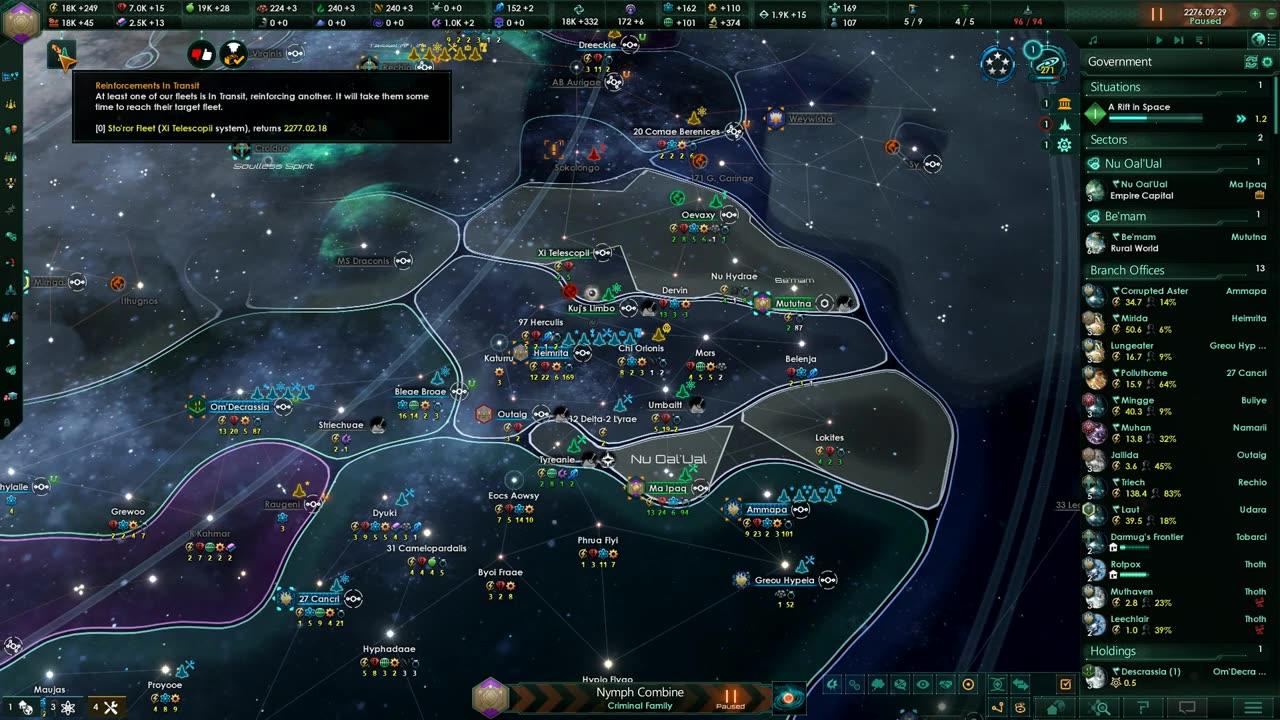The image size is (1280, 720).
Task: Click the orange checkmark box above the map mode row
Action: click(1065, 684)
